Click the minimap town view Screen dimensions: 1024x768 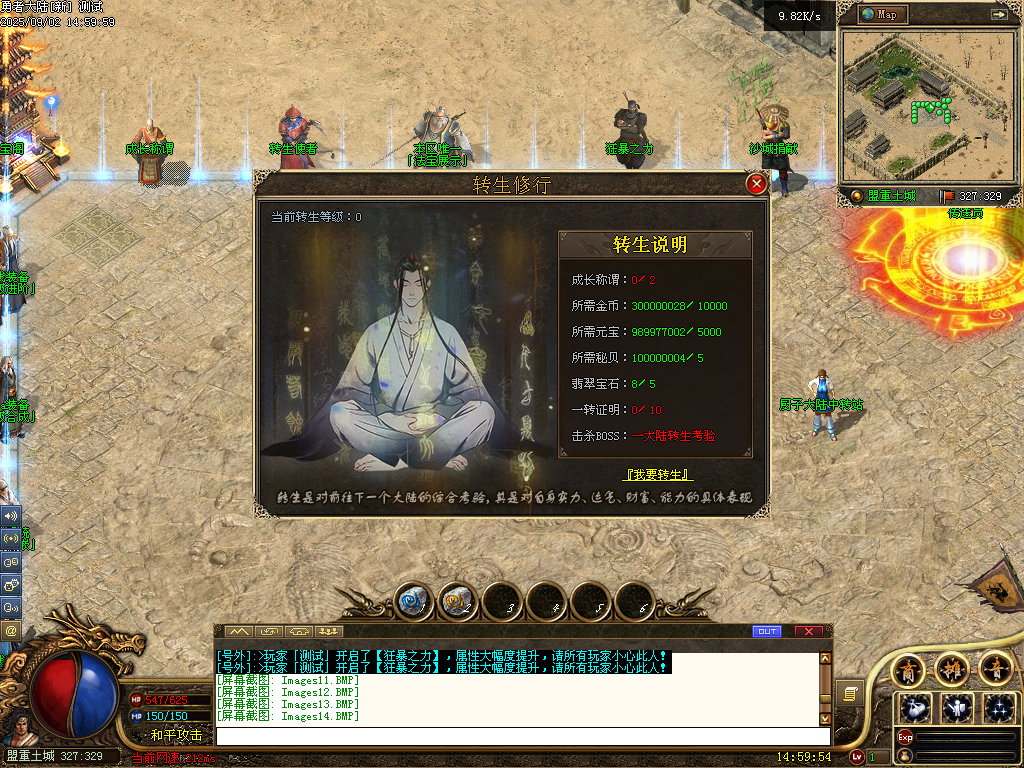pos(926,107)
